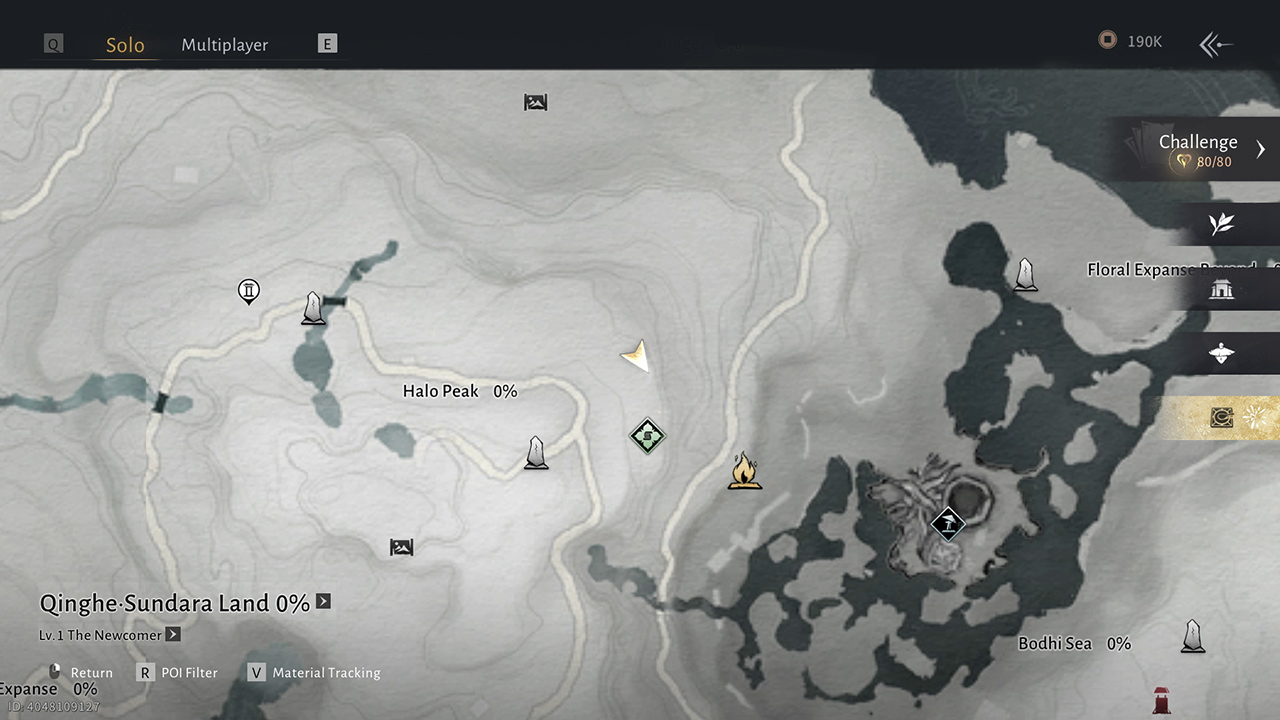Close the map with the back arrow
The image size is (1280, 720).
[x=1215, y=43]
